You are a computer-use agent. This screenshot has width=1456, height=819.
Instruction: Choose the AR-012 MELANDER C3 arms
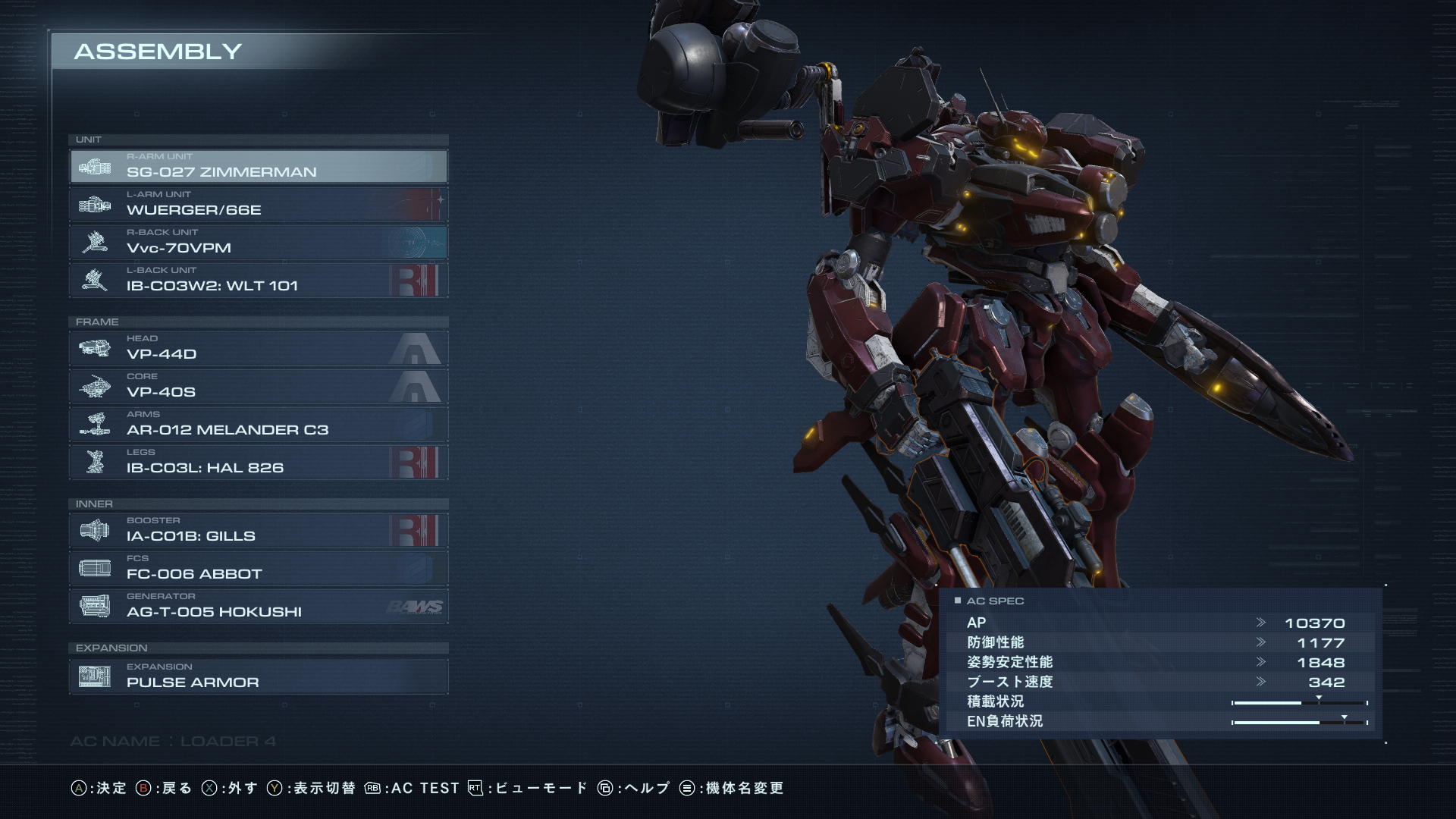tap(258, 424)
